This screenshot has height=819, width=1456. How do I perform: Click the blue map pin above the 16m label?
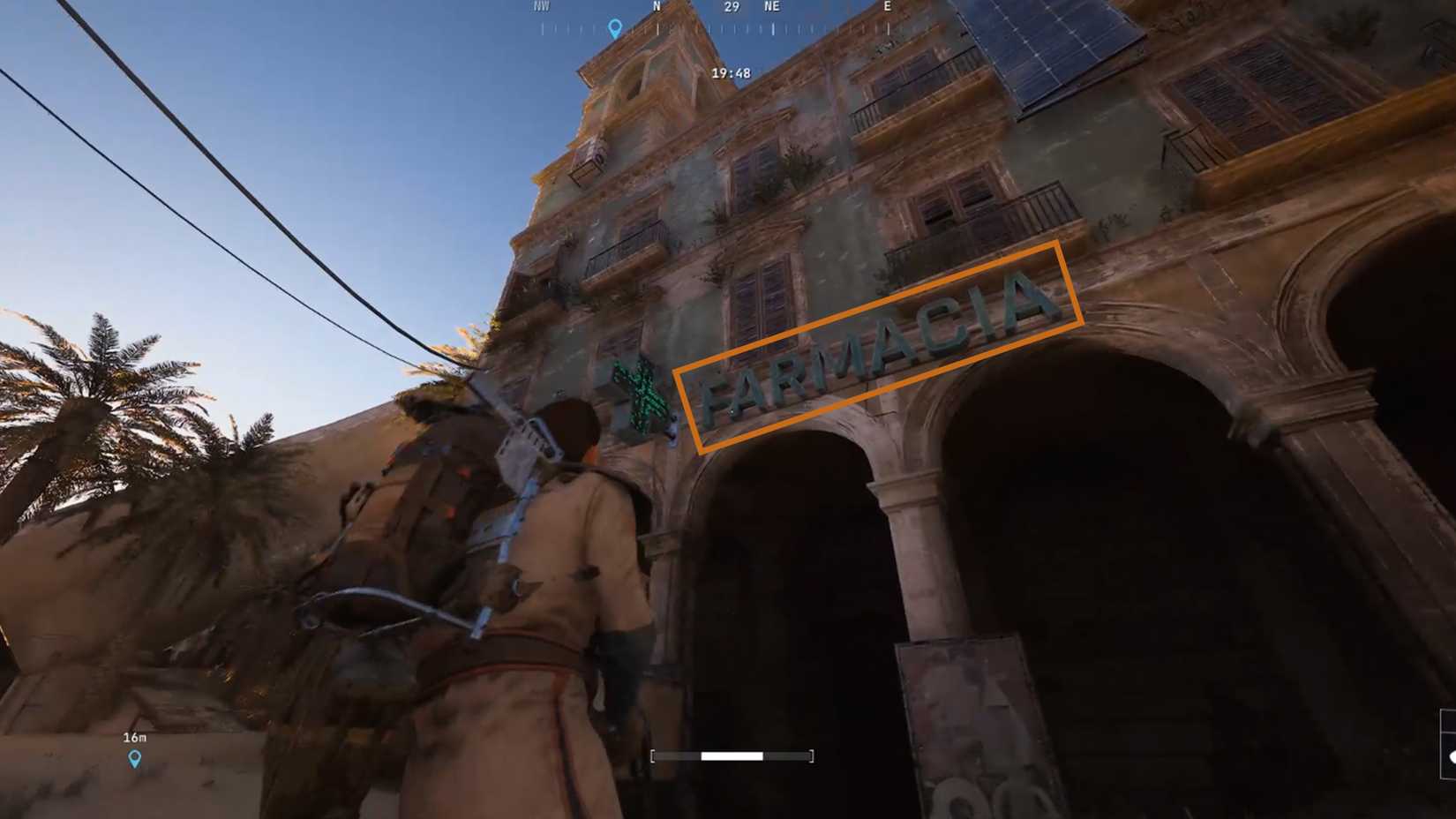134,756
